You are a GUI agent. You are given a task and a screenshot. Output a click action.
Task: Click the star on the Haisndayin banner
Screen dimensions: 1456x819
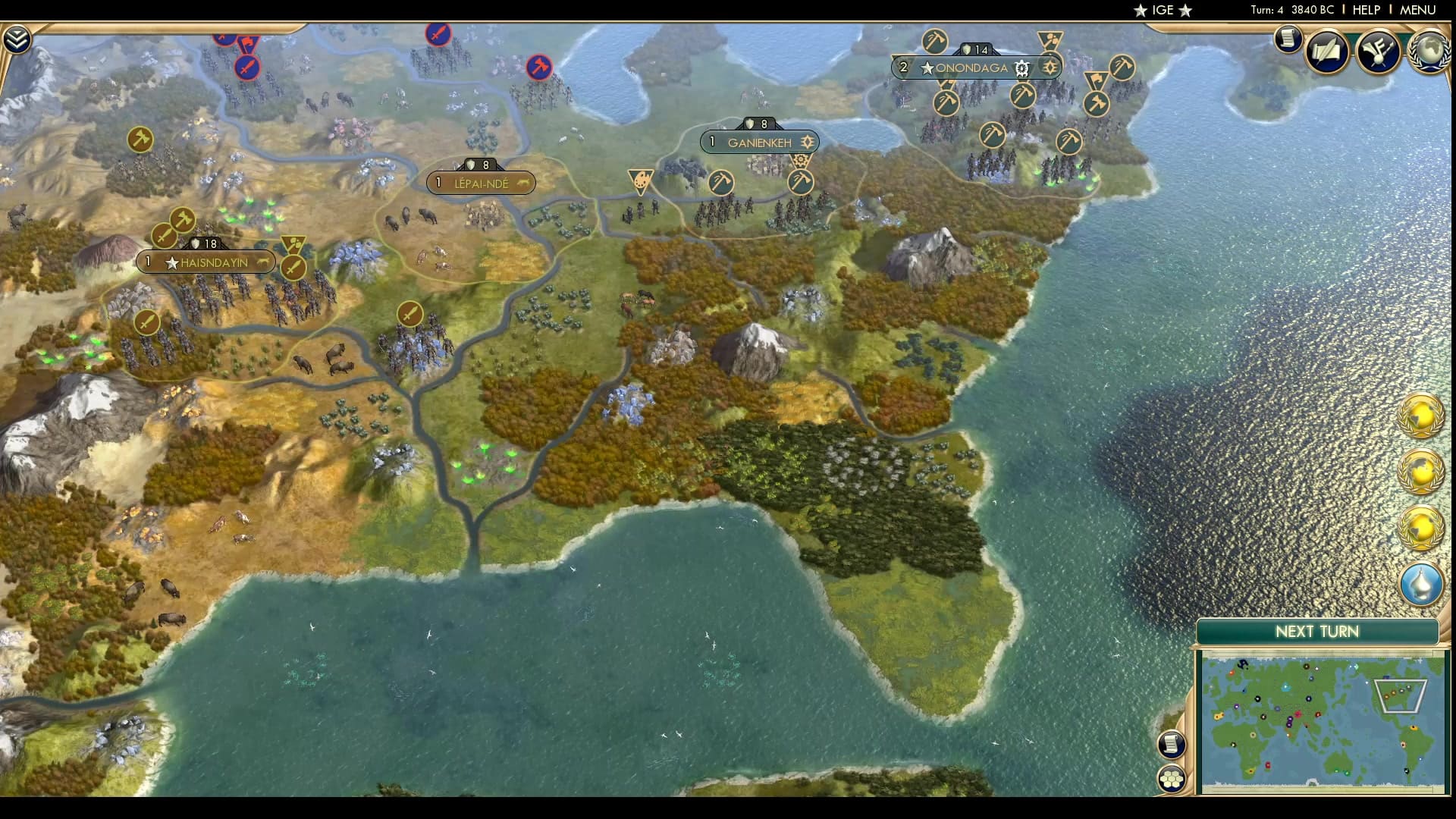point(170,262)
